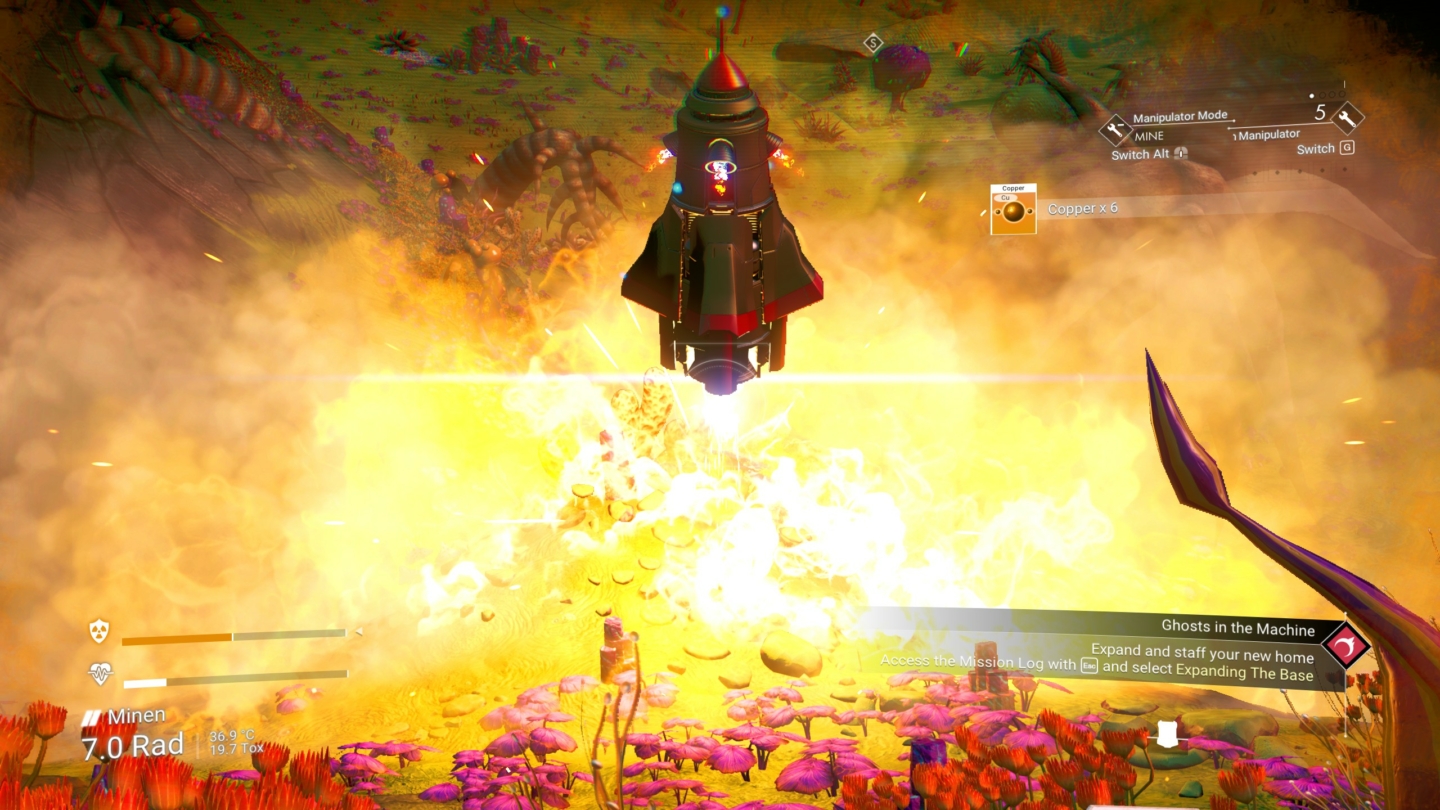This screenshot has width=1440, height=810.
Task: Click the Copper resource icon in the notification
Action: pos(1012,207)
